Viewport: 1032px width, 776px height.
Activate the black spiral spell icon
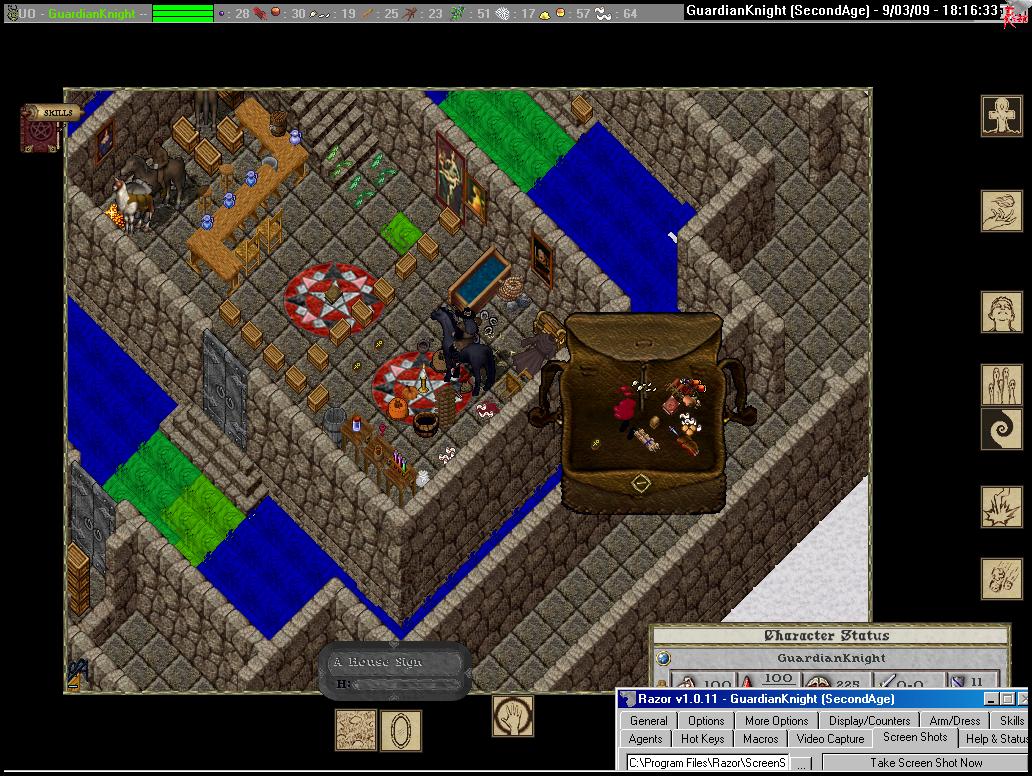(x=1001, y=429)
